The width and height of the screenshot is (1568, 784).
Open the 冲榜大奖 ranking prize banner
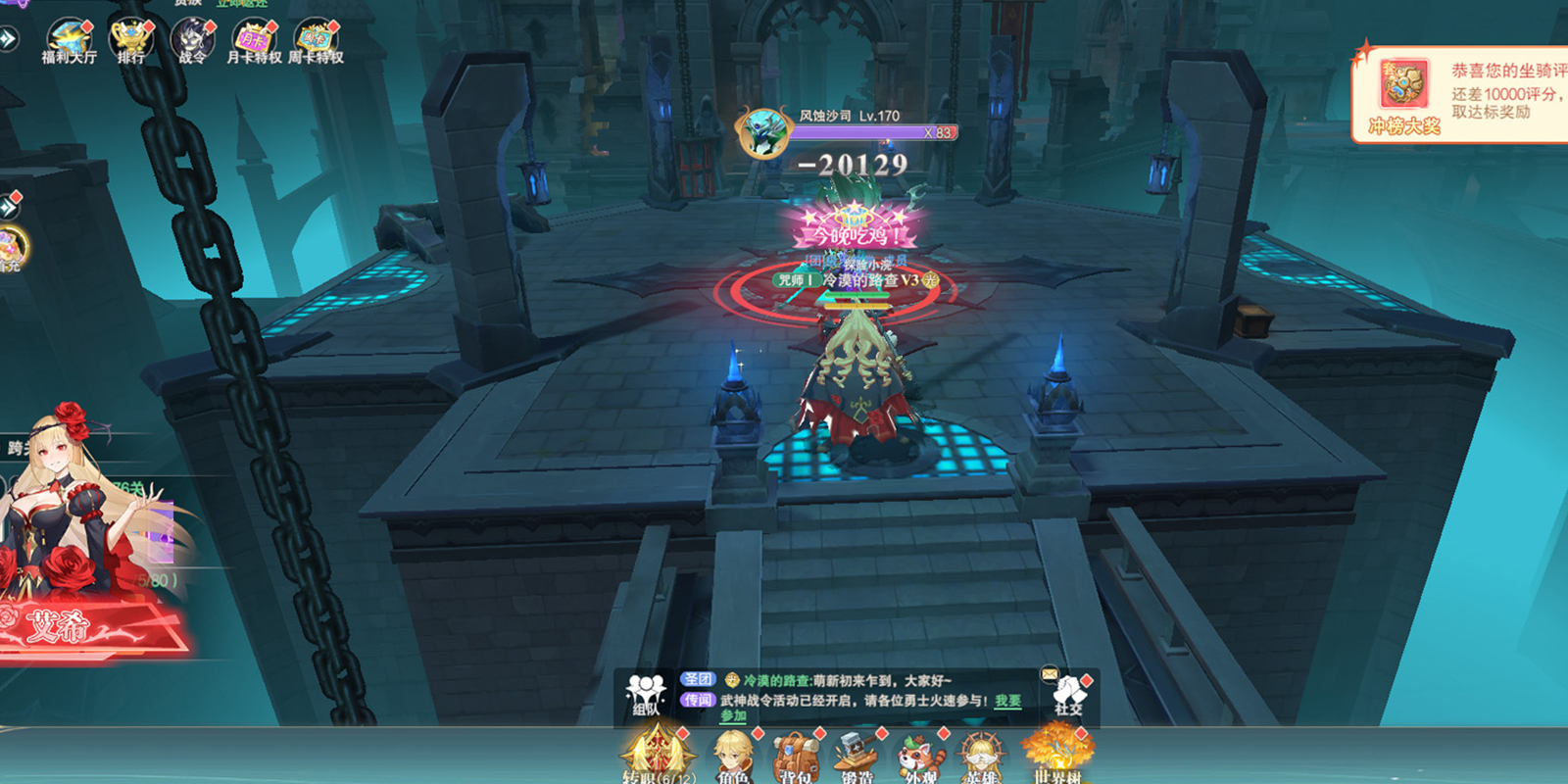pyautogui.click(x=1404, y=96)
